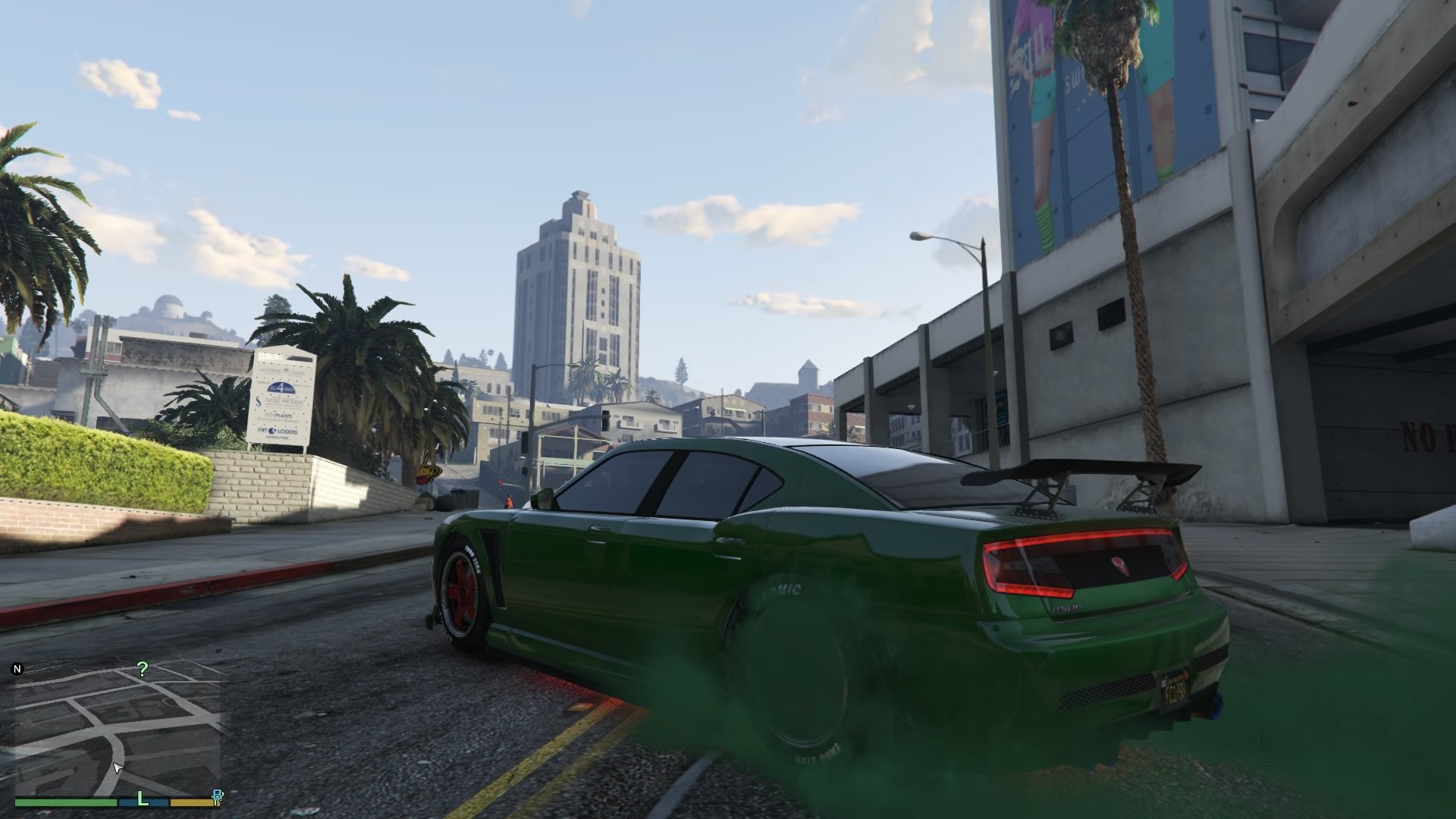The image size is (1456, 819).
Task: Click the red Bravado badge on the trunk
Action: point(1120,566)
